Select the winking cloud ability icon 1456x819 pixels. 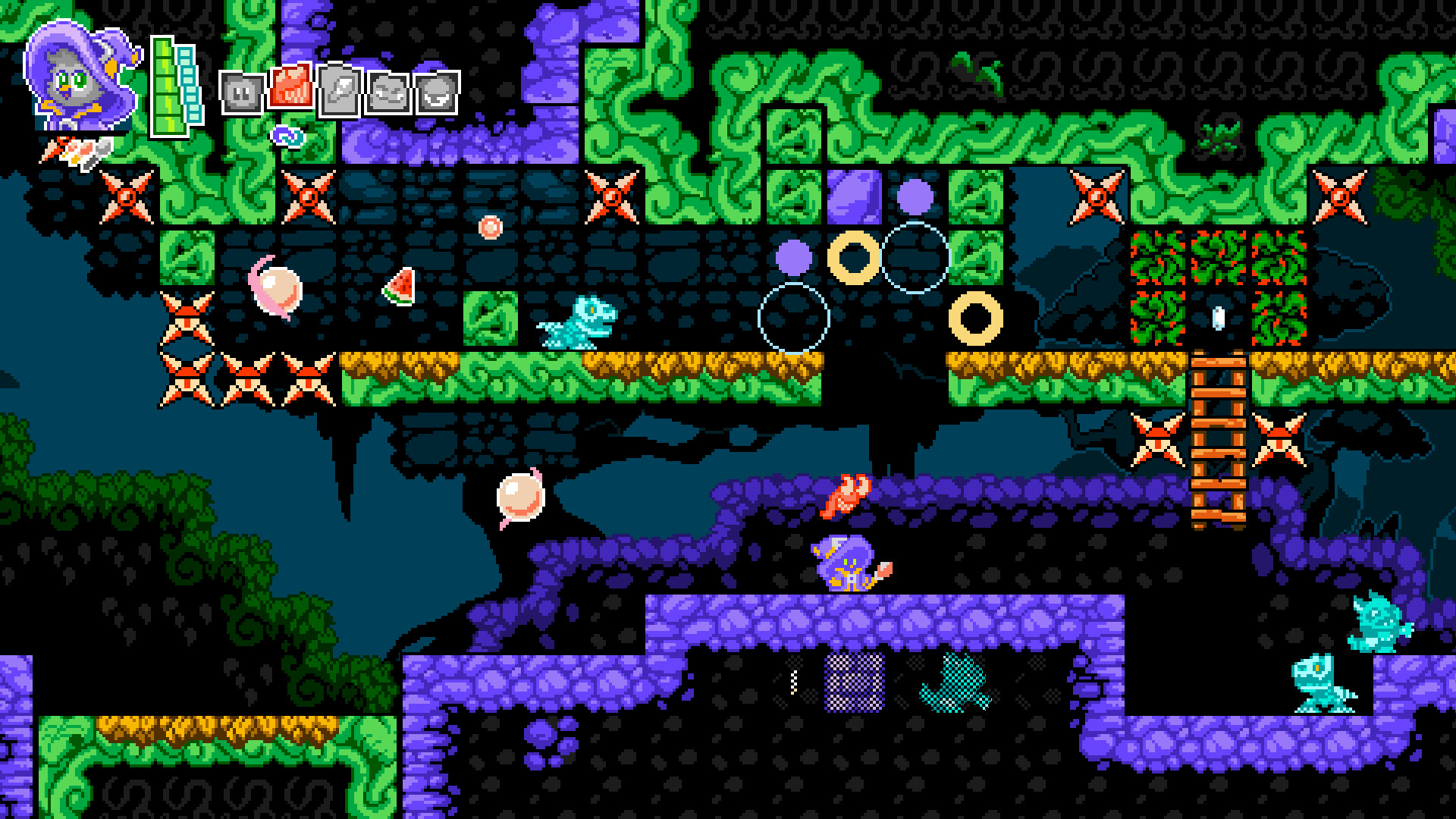coord(388,93)
